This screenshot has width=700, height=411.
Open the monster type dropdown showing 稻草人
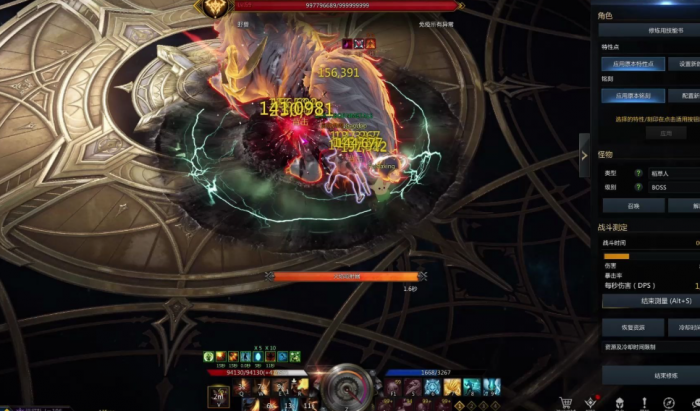tap(672, 173)
